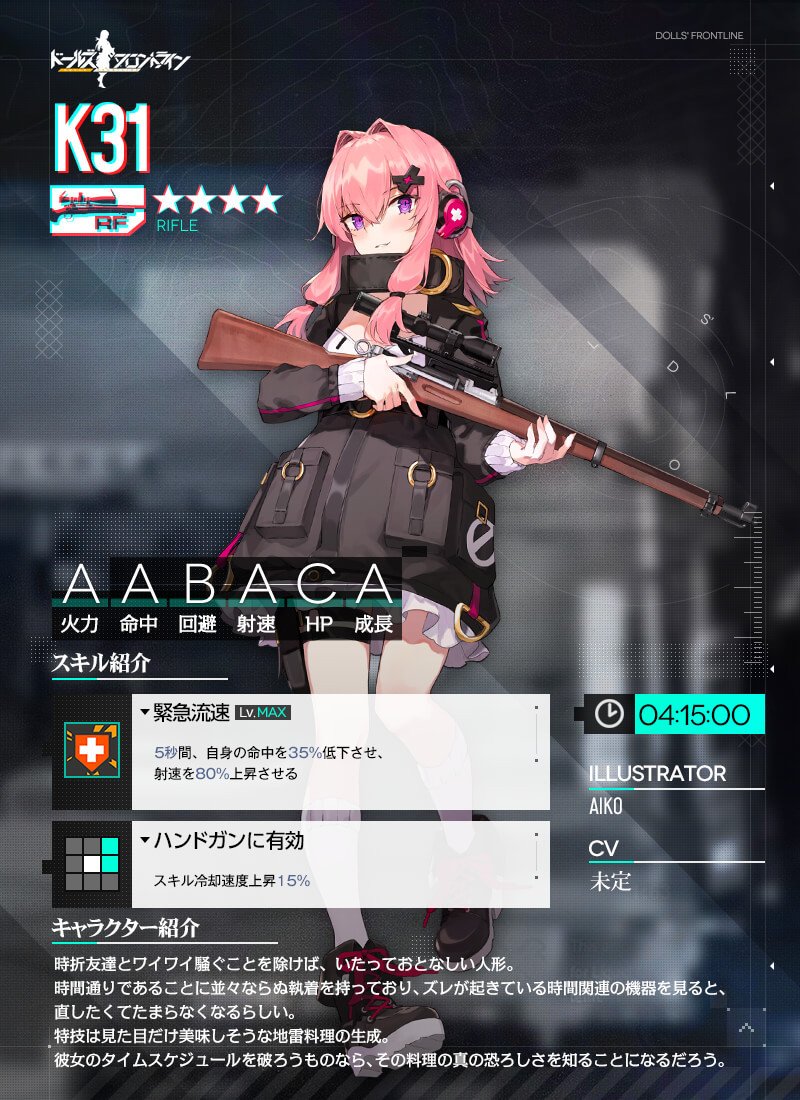Click the formation buff tile grid
The height and width of the screenshot is (1100, 800).
[x=91, y=864]
